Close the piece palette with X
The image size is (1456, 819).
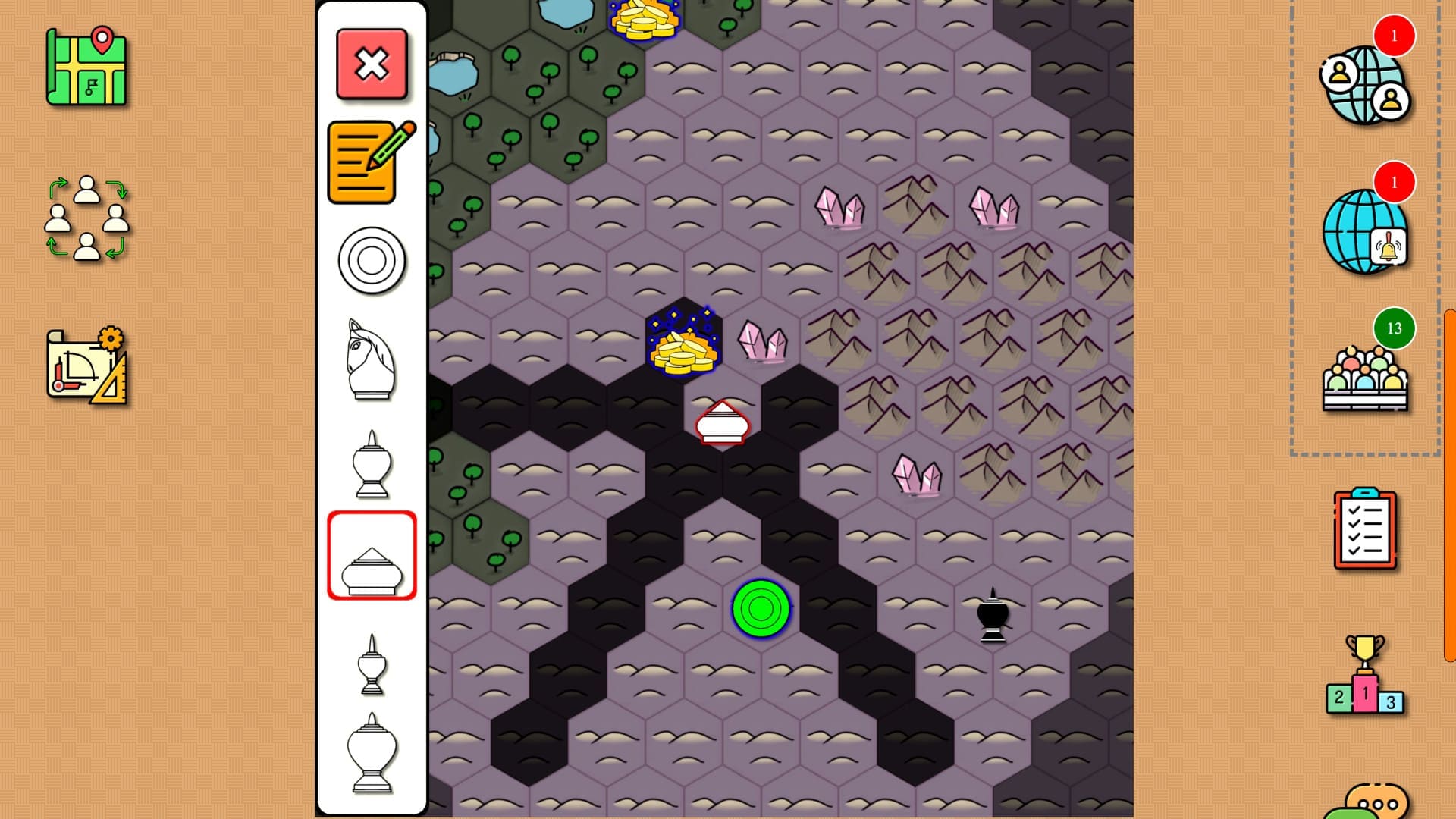coord(371,64)
